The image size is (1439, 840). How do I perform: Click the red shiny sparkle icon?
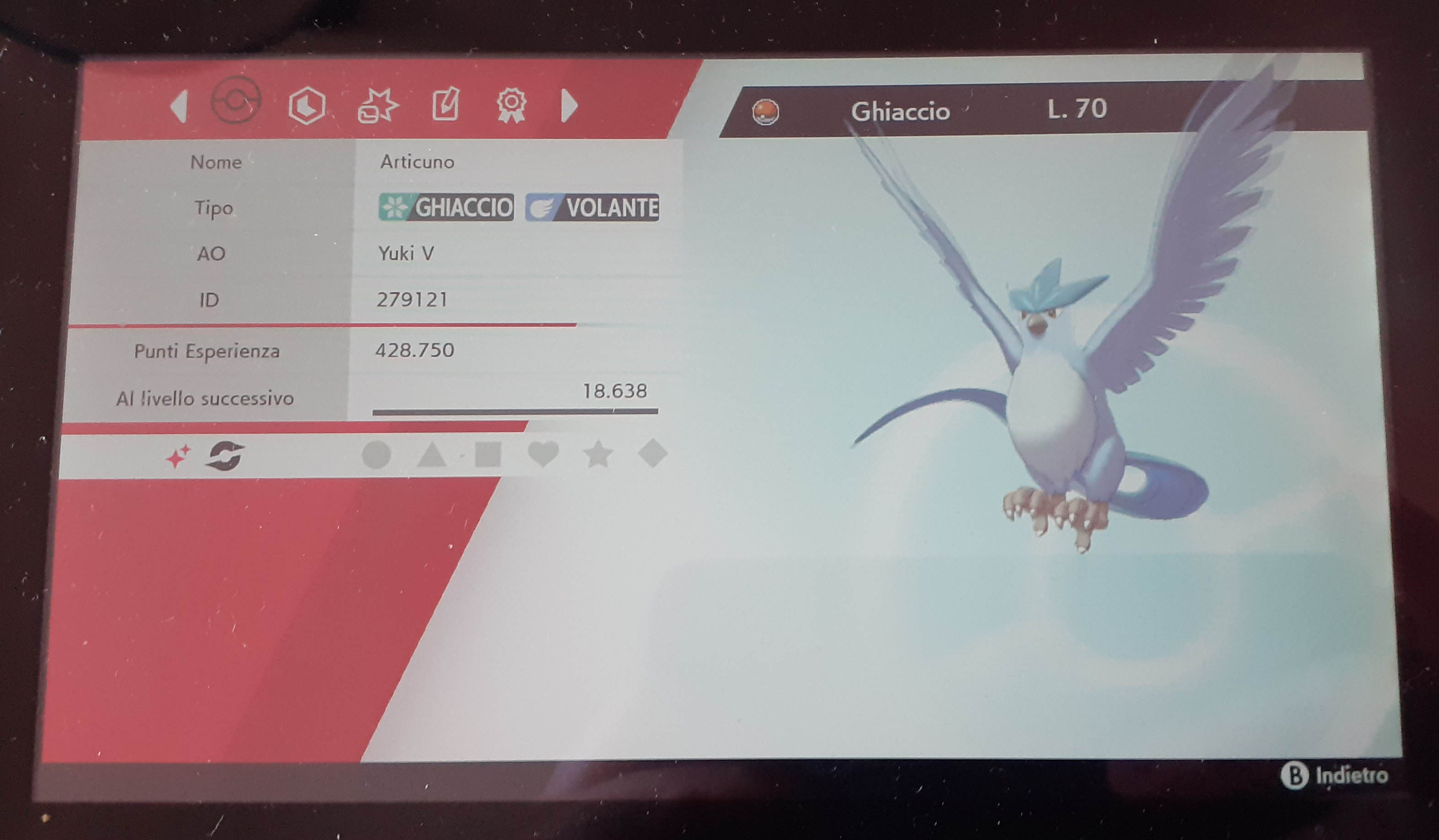click(178, 457)
